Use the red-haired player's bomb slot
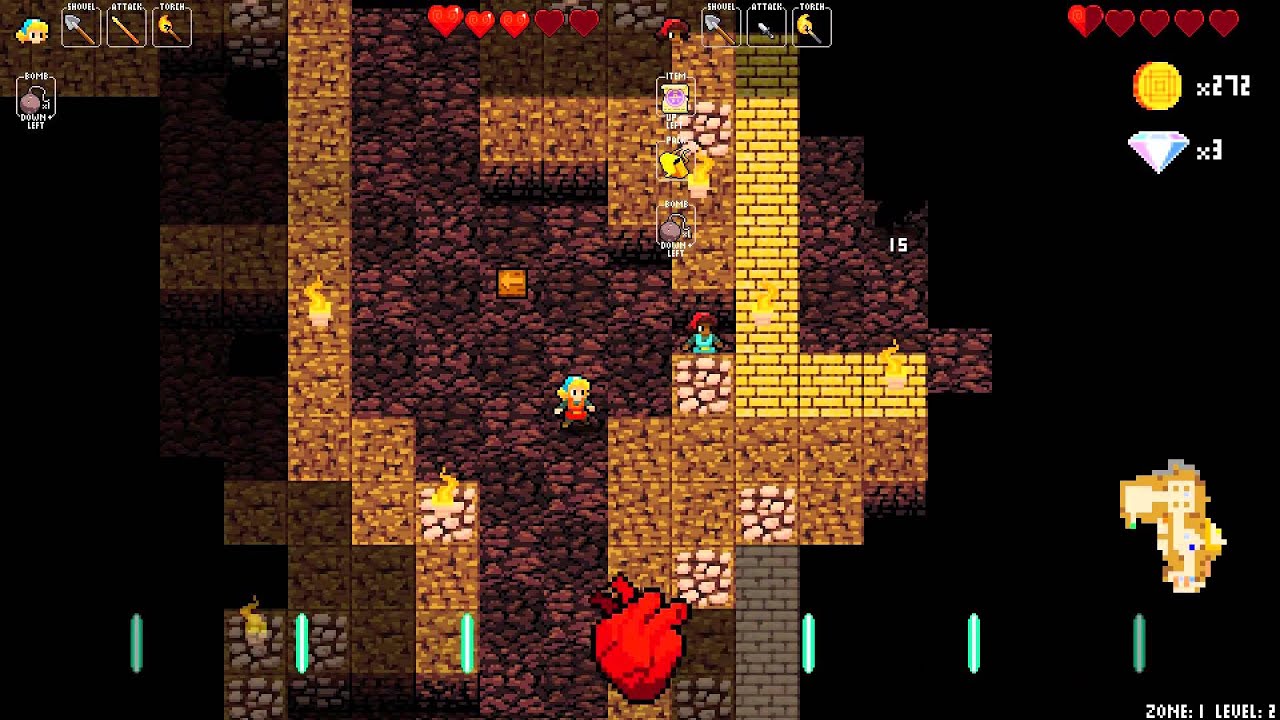Image resolution: width=1280 pixels, height=720 pixels. point(676,228)
